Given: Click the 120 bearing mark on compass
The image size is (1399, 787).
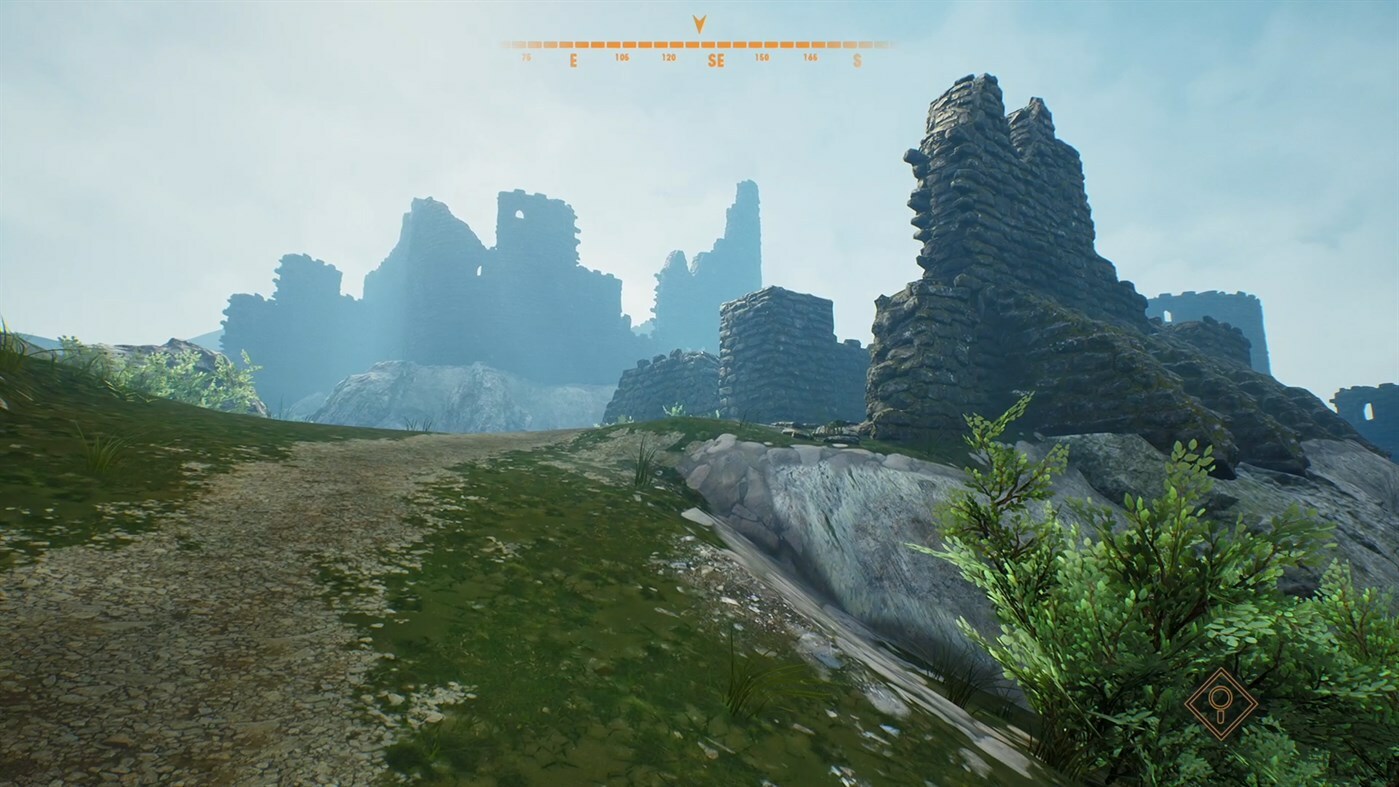Looking at the screenshot, I should [670, 57].
